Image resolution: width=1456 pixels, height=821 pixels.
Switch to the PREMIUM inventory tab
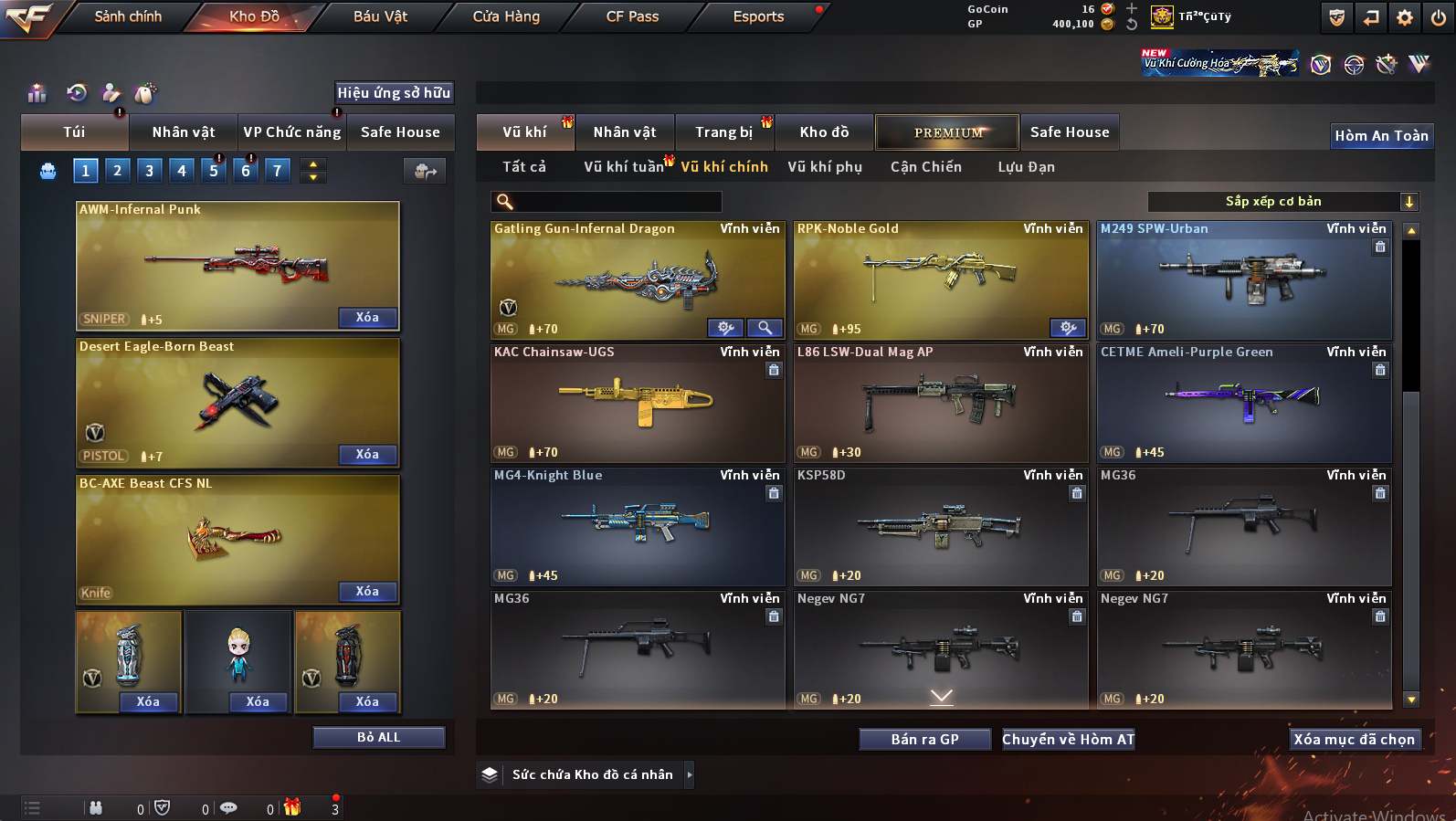947,132
